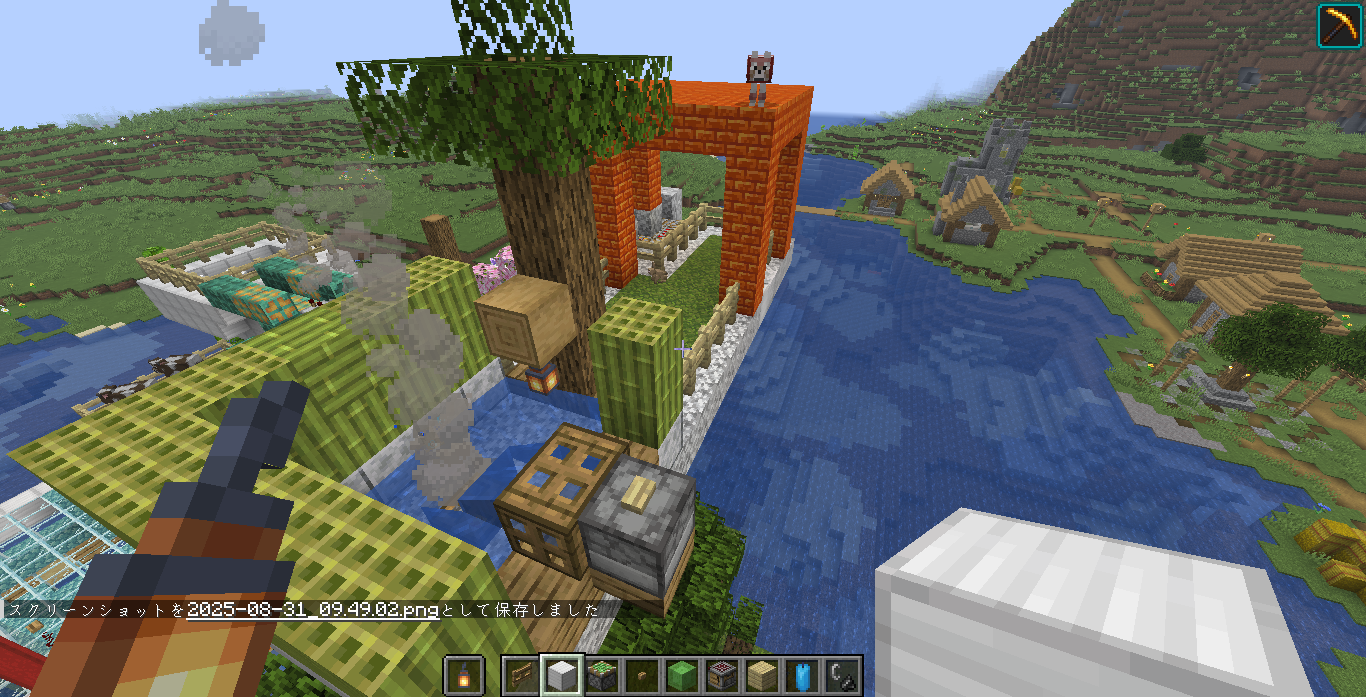
Task: Open the saved screenshot file link
Action: [312, 609]
